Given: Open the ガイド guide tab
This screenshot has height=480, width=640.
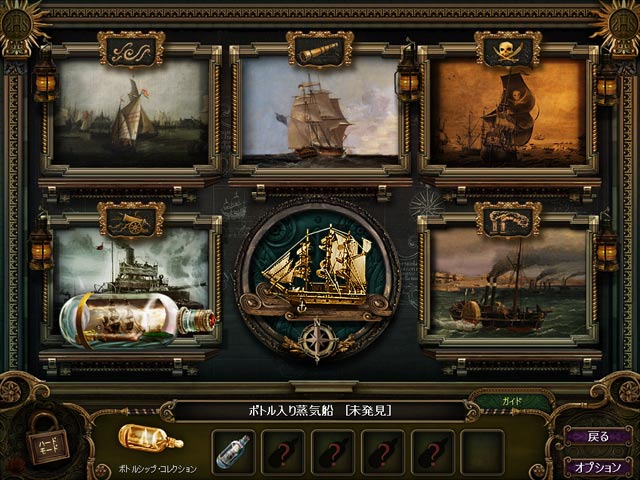Looking at the screenshot, I should (510, 402).
